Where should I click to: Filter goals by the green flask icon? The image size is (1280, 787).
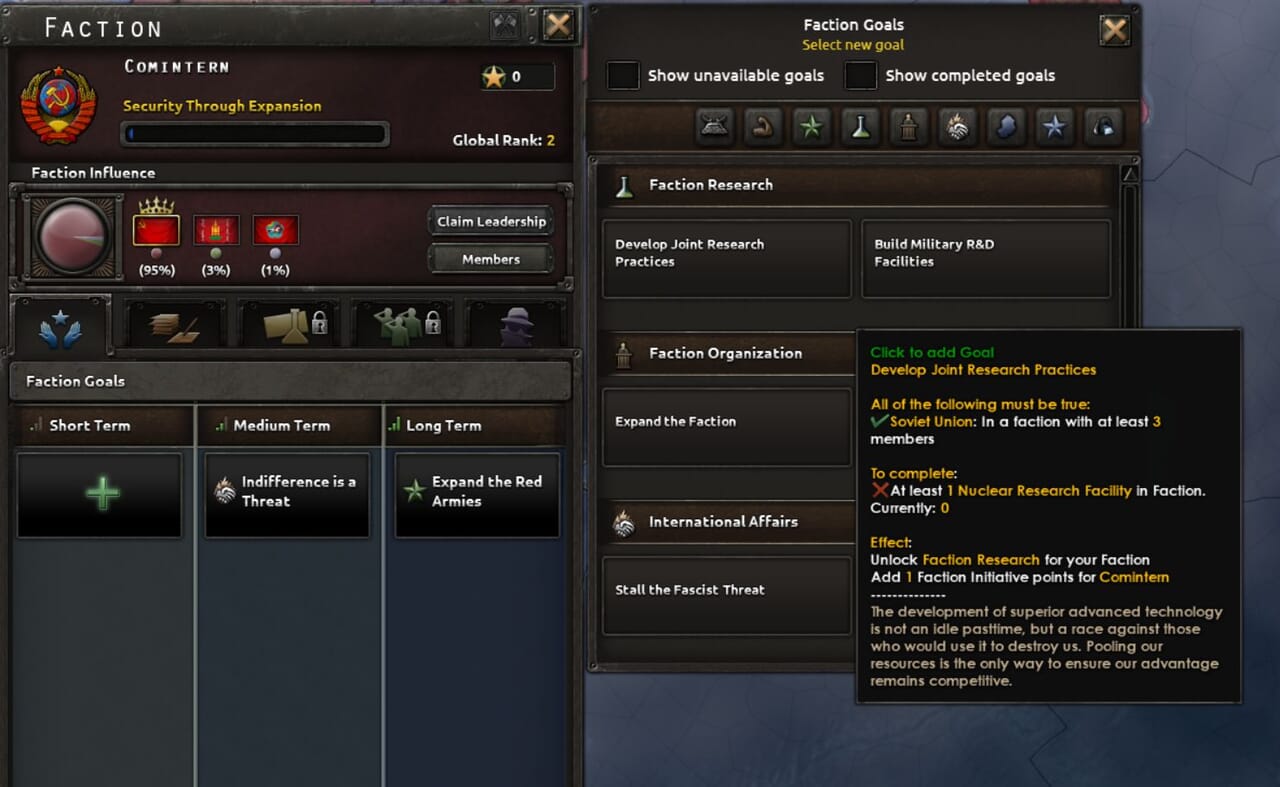[860, 126]
